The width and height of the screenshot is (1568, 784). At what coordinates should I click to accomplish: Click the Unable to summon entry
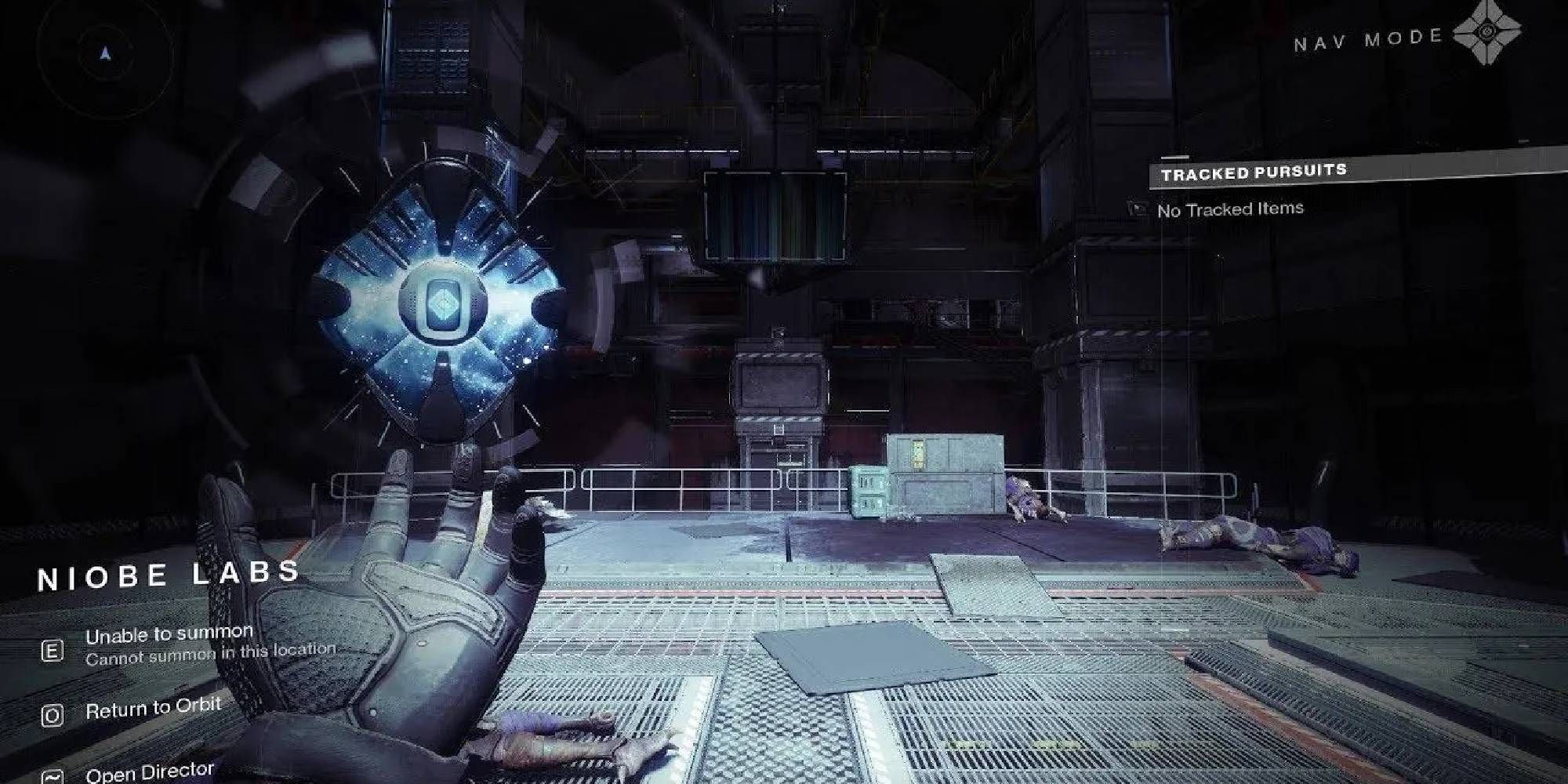coord(169,633)
